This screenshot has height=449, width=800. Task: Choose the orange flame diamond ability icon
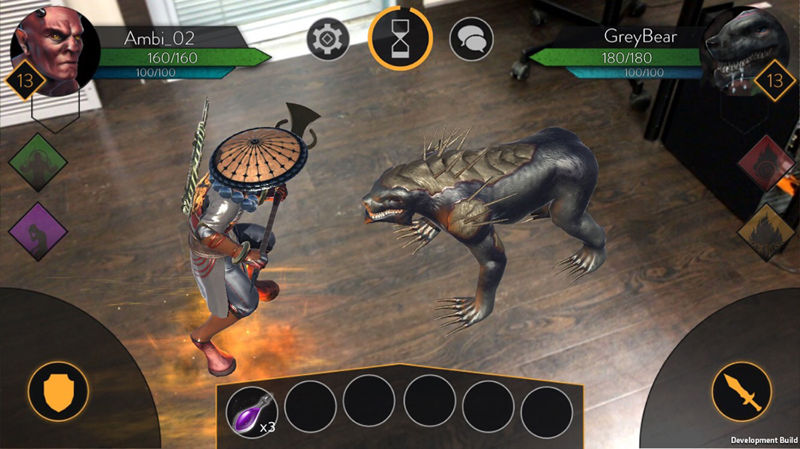[766, 232]
